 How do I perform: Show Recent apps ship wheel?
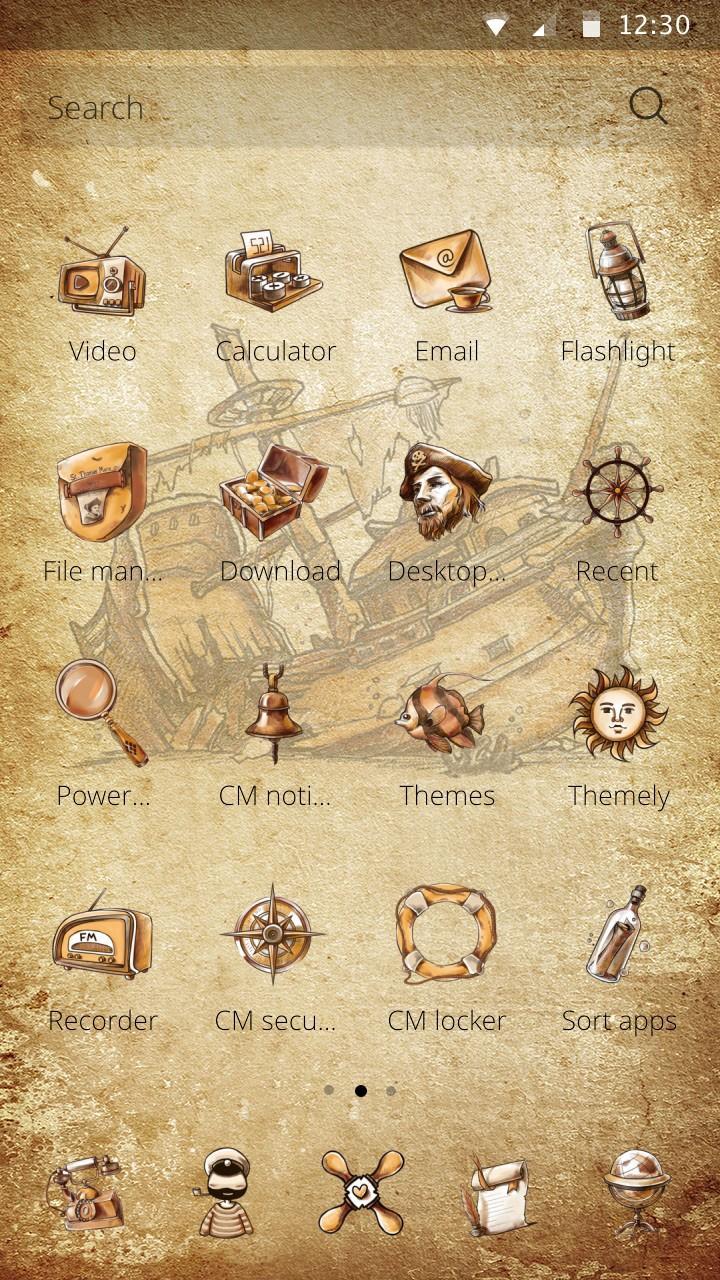pyautogui.click(x=618, y=492)
